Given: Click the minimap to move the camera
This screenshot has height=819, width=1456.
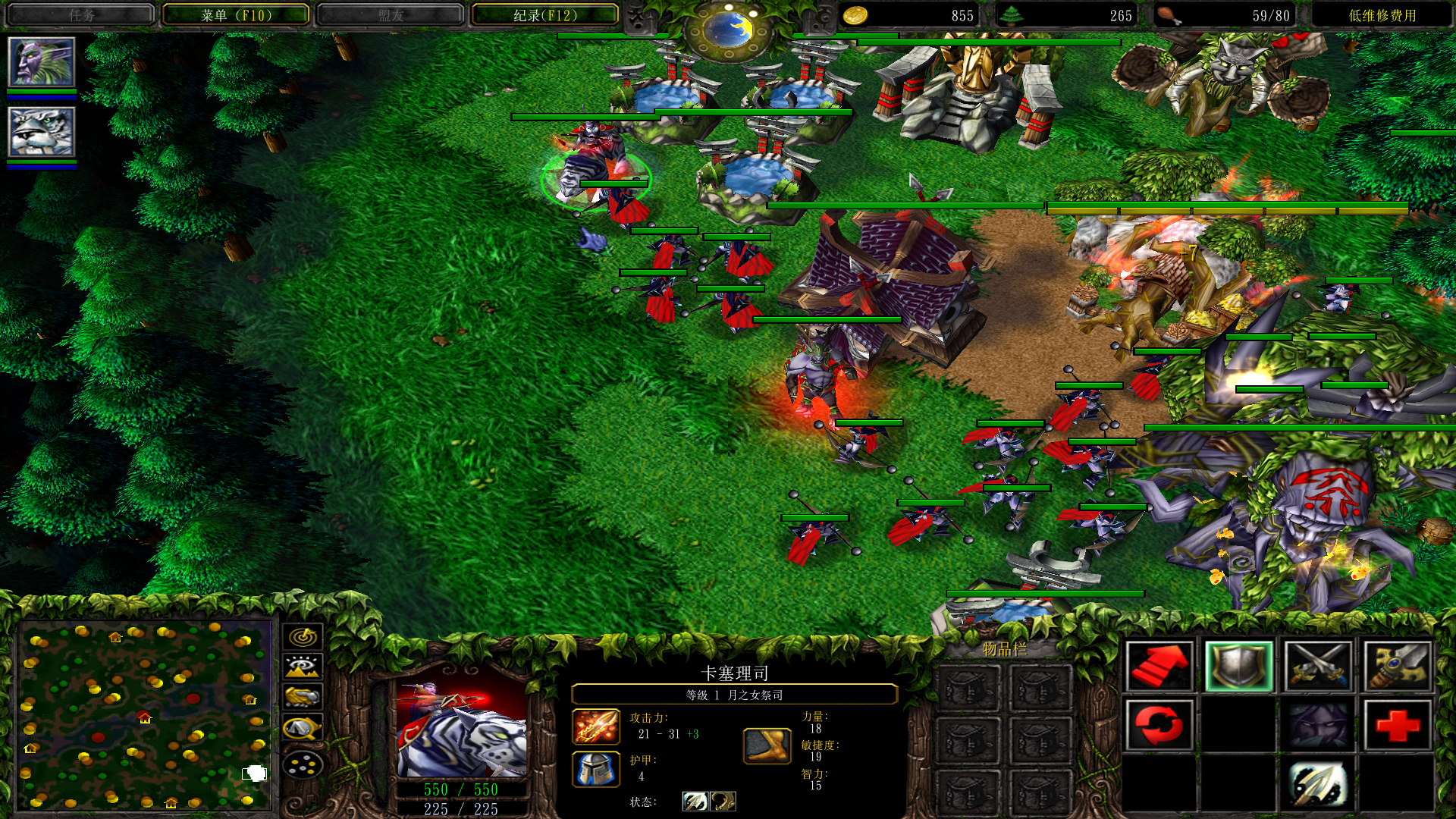Looking at the screenshot, I should pyautogui.click(x=144, y=714).
